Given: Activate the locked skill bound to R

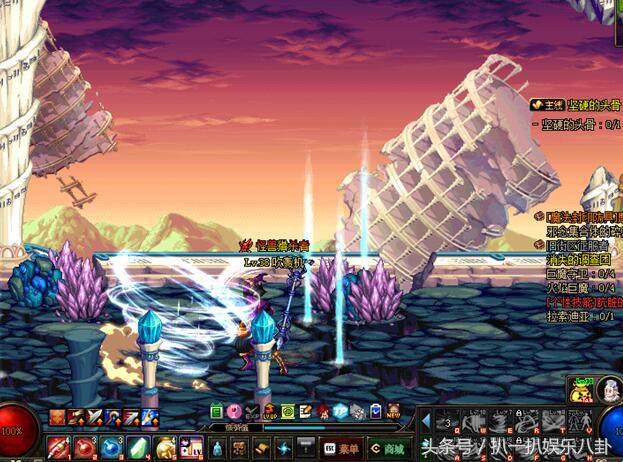Looking at the screenshot, I should 526,420.
